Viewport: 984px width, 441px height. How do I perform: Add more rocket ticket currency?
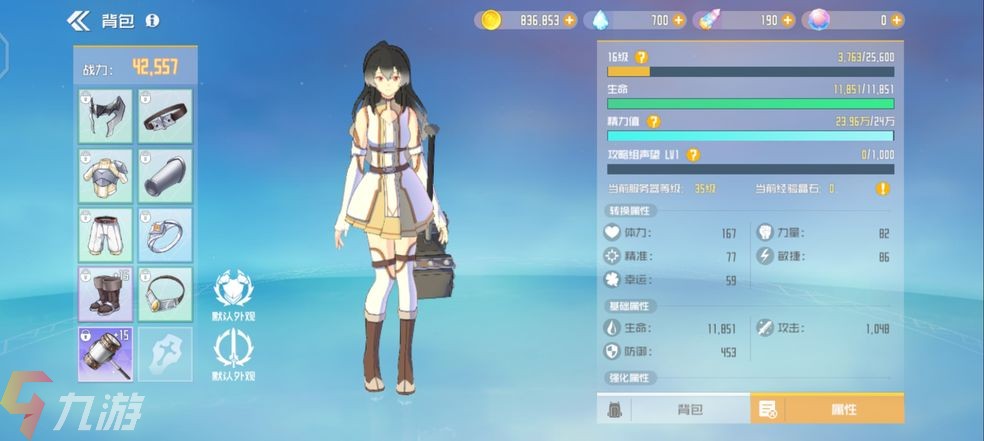coord(789,20)
